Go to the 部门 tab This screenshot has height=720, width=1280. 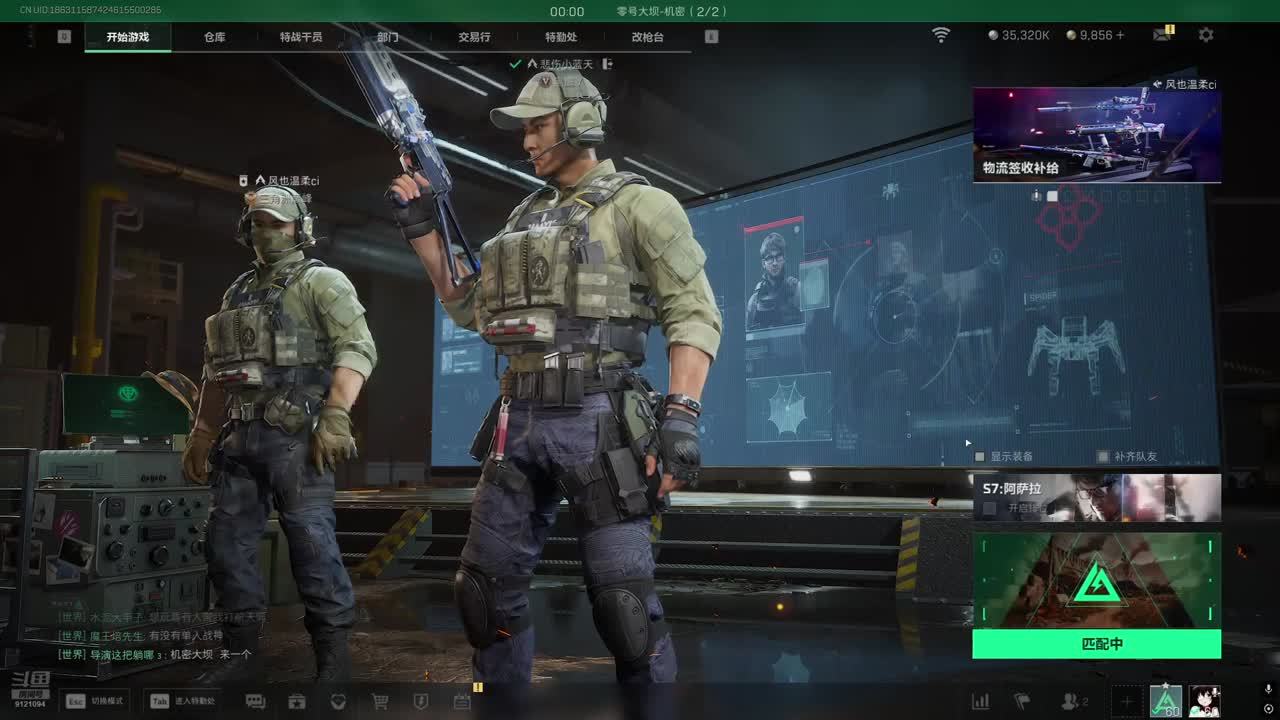pyautogui.click(x=388, y=37)
